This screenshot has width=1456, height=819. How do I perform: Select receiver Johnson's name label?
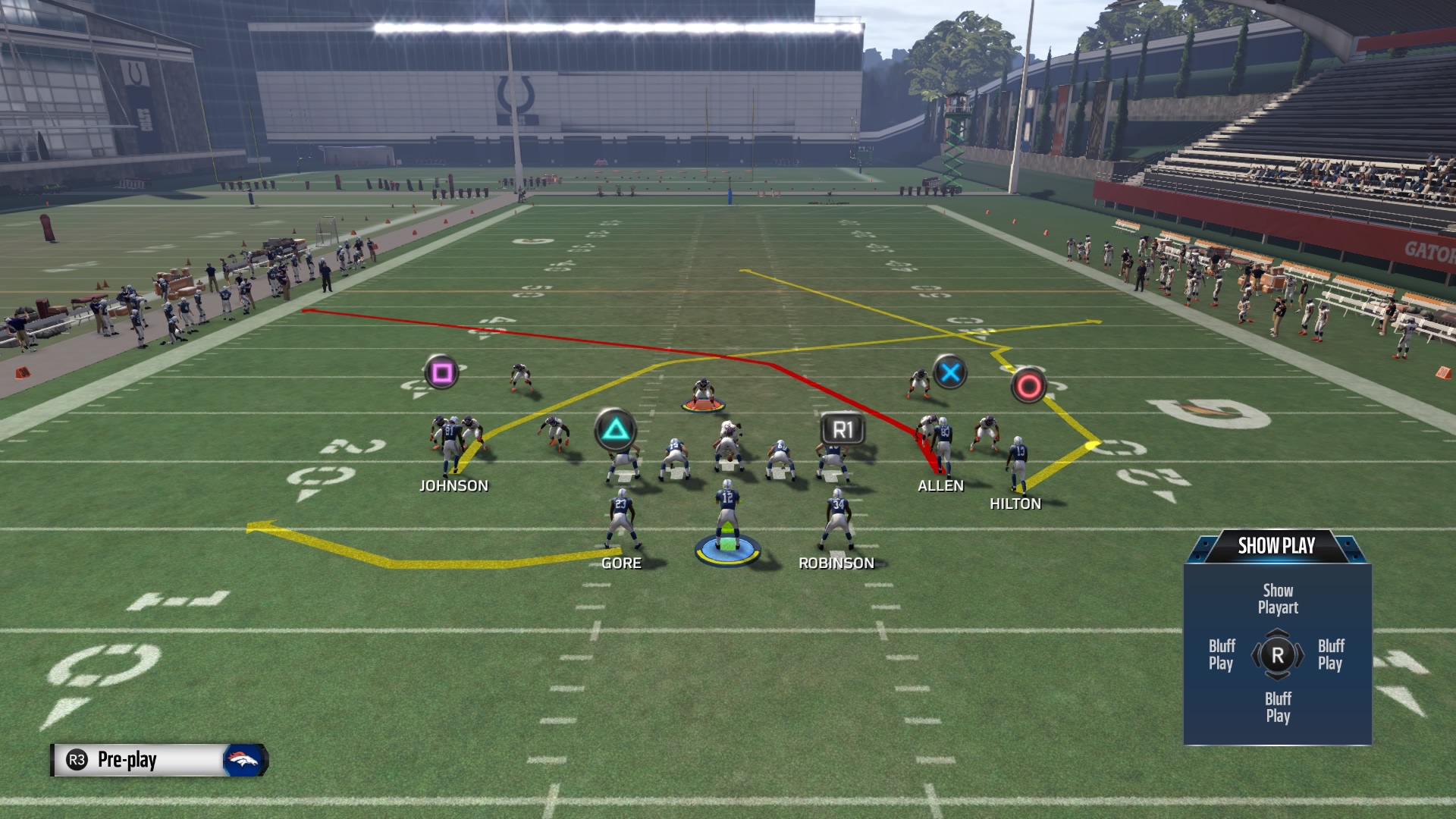pyautogui.click(x=453, y=486)
